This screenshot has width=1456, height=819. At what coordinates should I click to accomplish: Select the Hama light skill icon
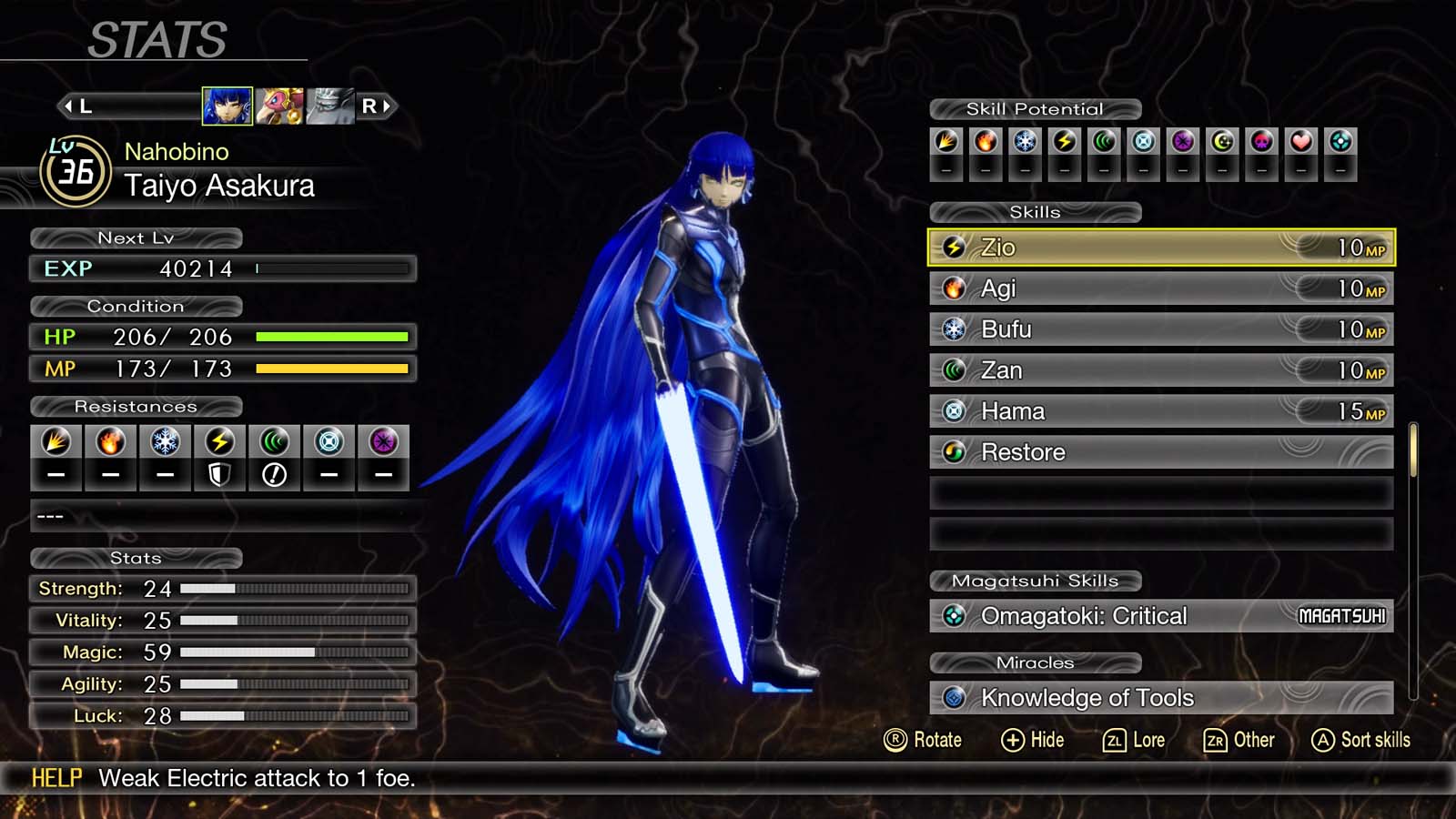coord(955,411)
